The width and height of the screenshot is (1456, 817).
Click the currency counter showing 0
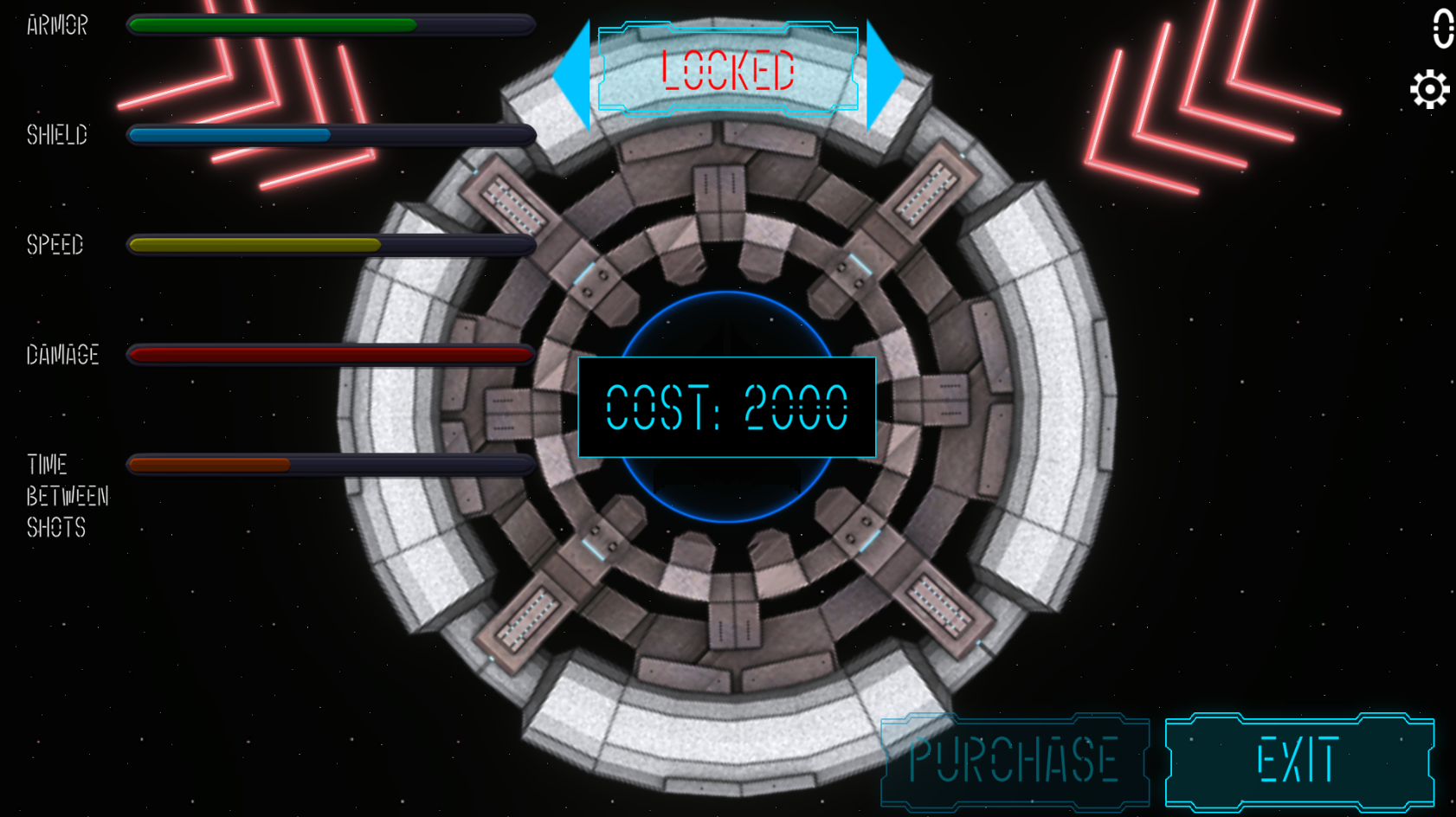(1442, 26)
